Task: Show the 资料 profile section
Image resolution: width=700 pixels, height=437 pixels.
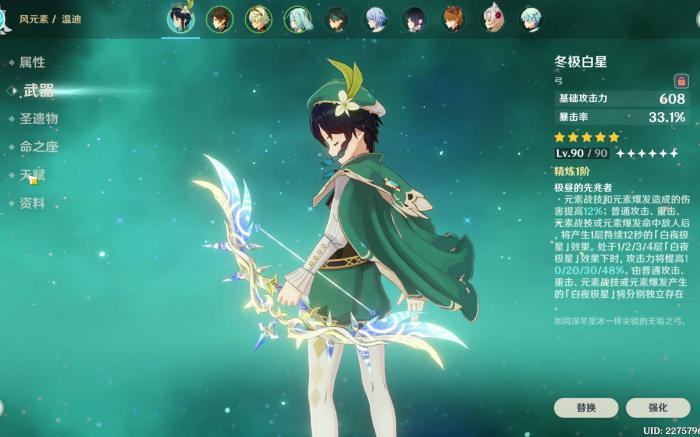Action: pyautogui.click(x=32, y=203)
